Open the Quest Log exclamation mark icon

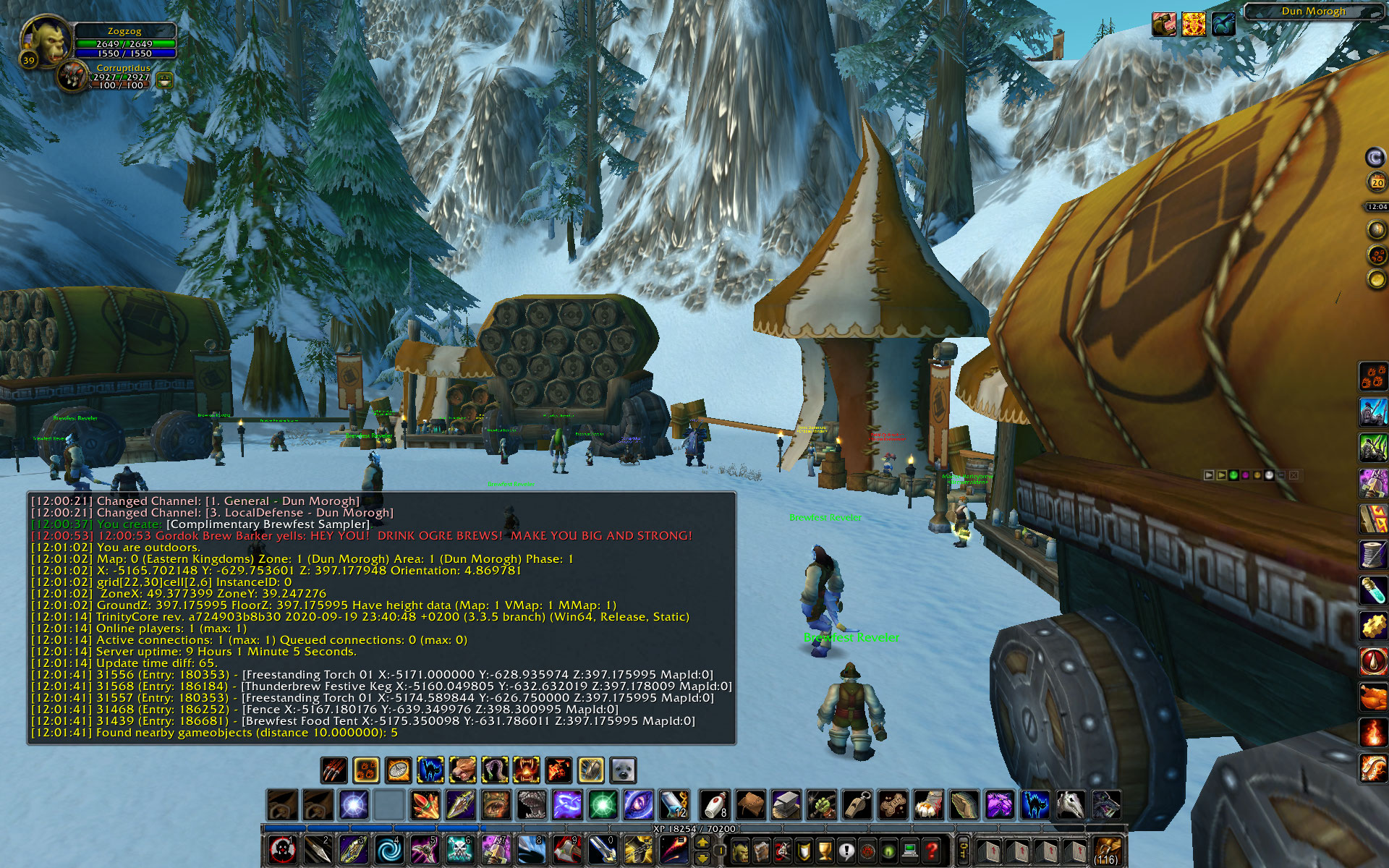pos(846,851)
